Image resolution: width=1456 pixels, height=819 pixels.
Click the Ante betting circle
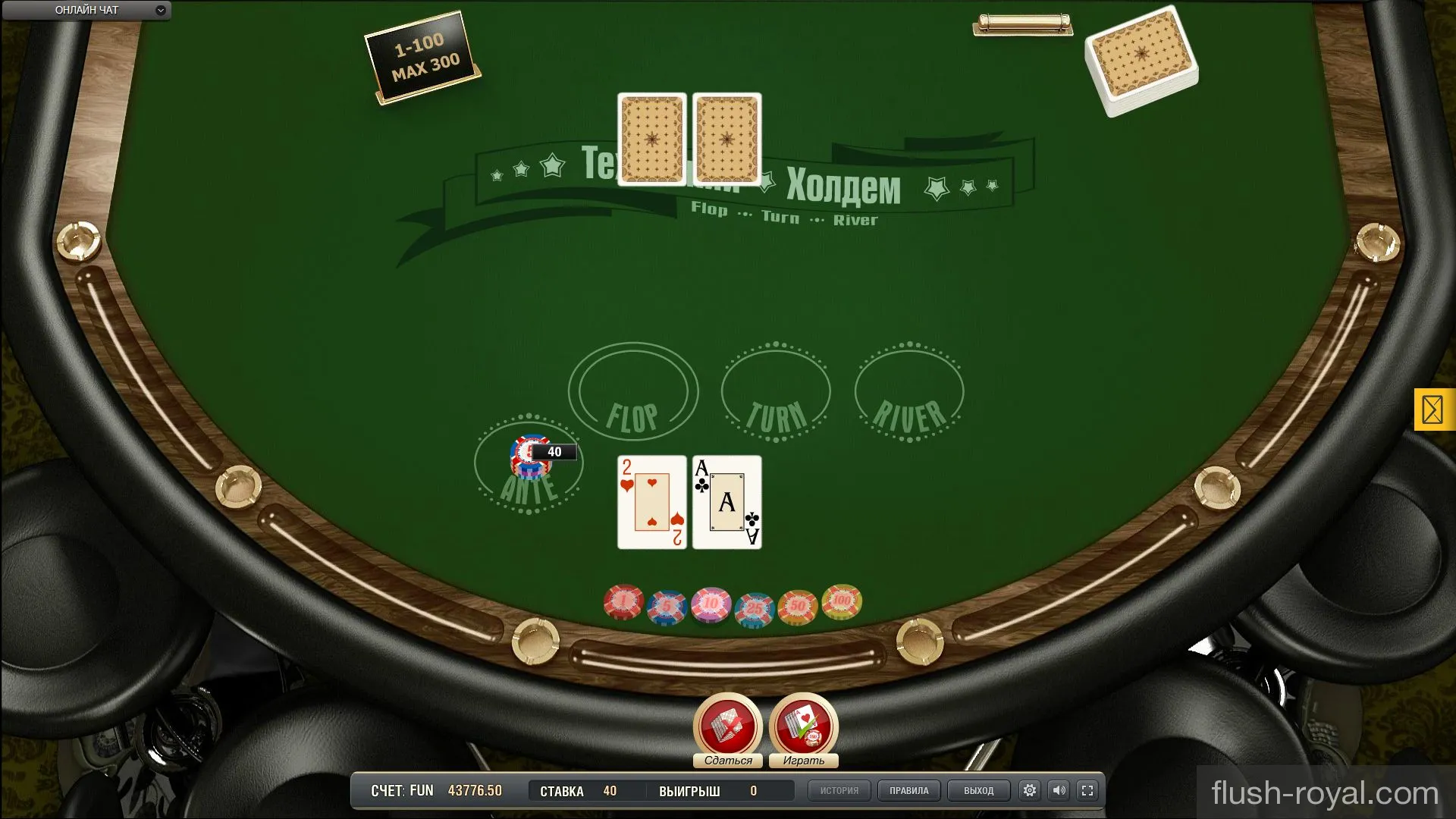point(529,464)
